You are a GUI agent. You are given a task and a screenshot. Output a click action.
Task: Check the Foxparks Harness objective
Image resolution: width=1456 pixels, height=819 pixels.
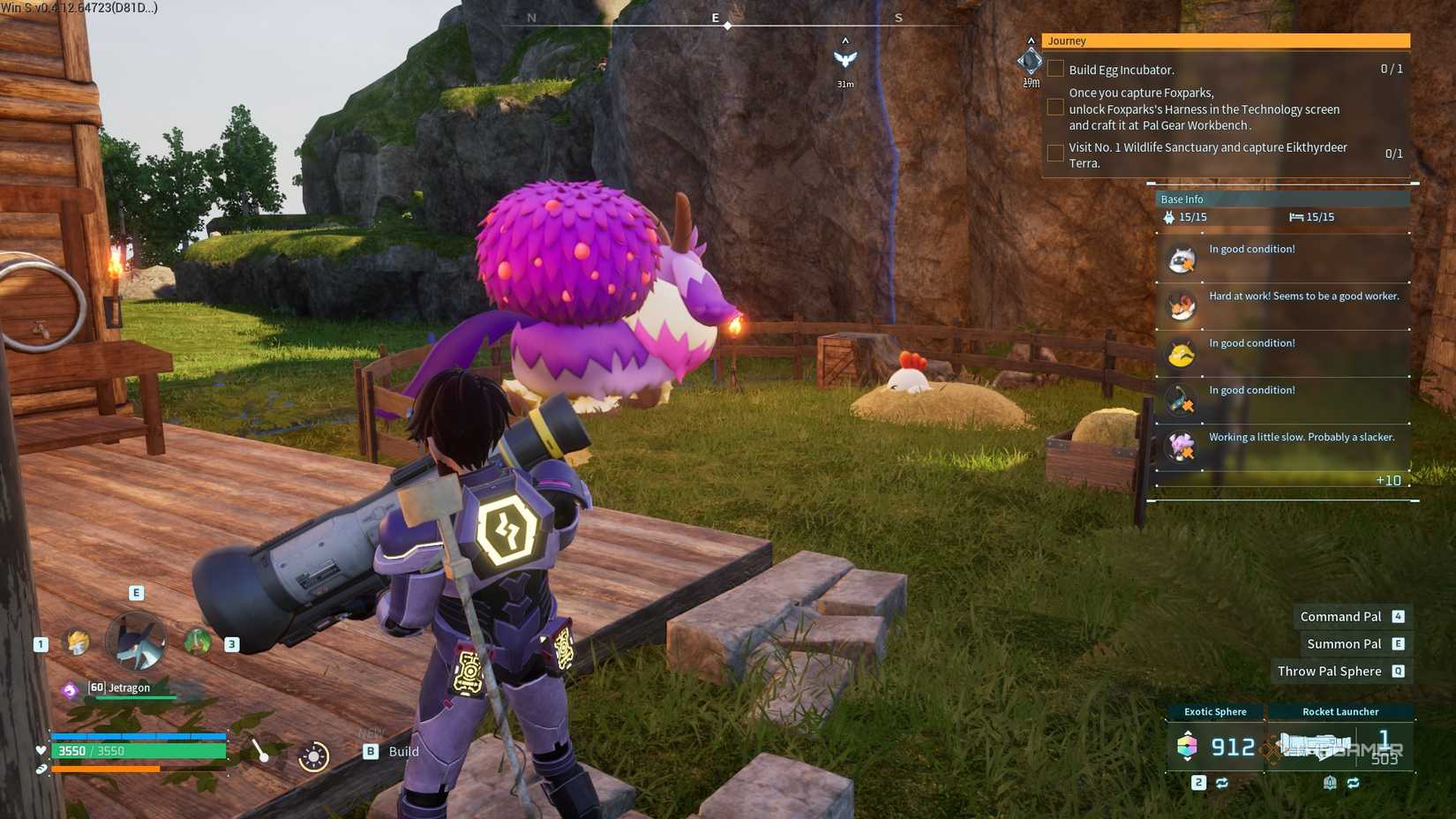tap(1055, 107)
